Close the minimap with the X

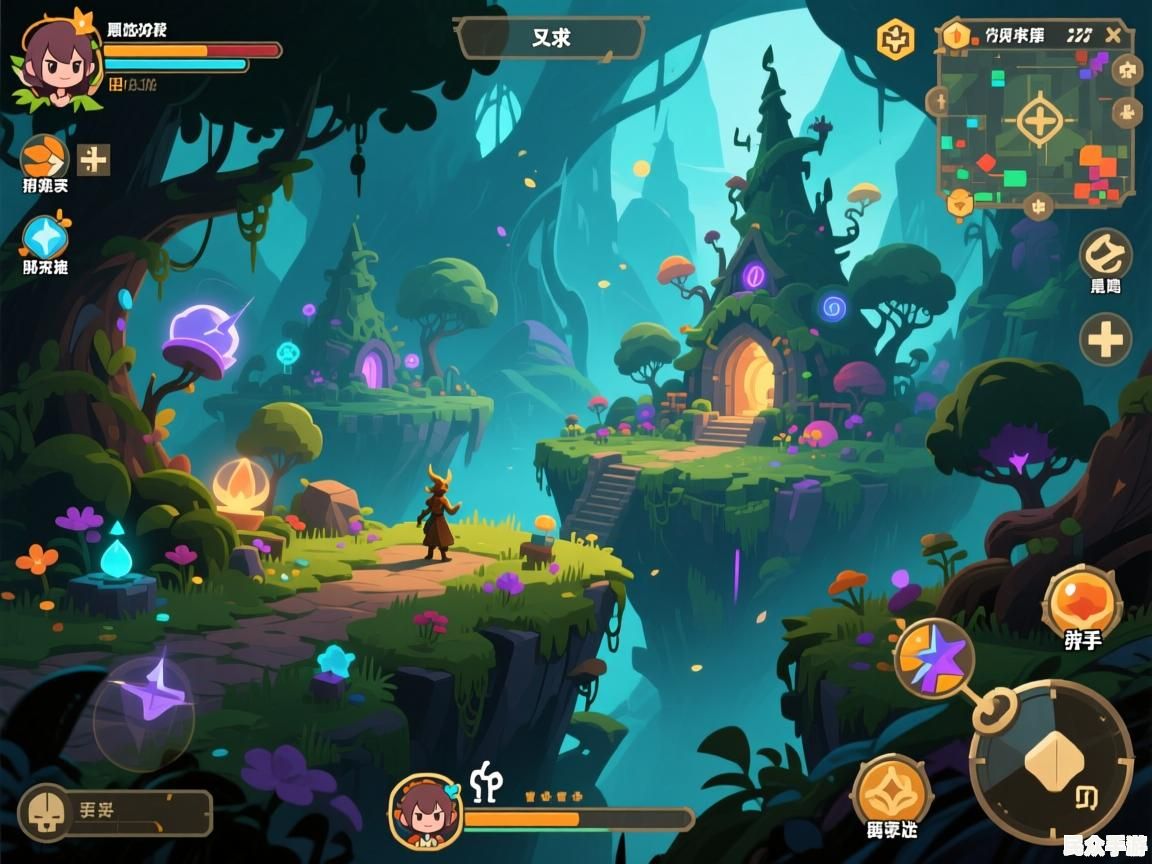coord(1114,35)
